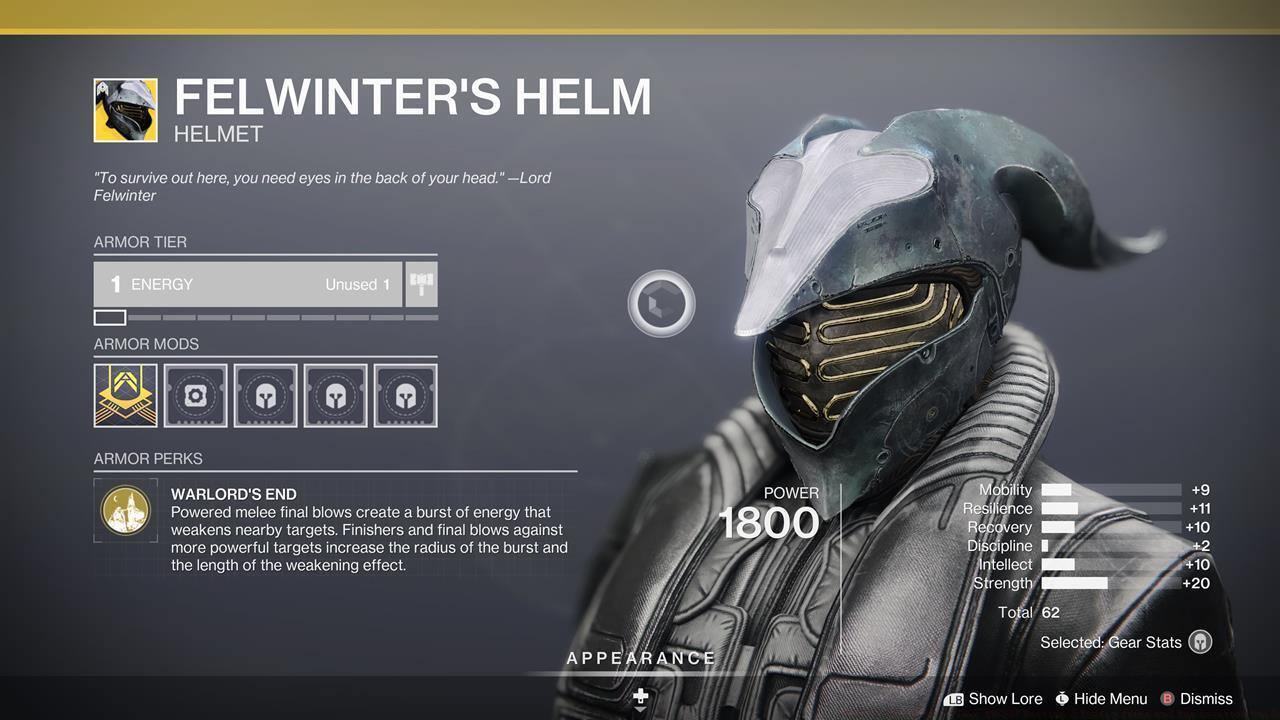Screen dimensions: 1280x720
Task: Dismiss the item details screen
Action: click(x=1196, y=699)
